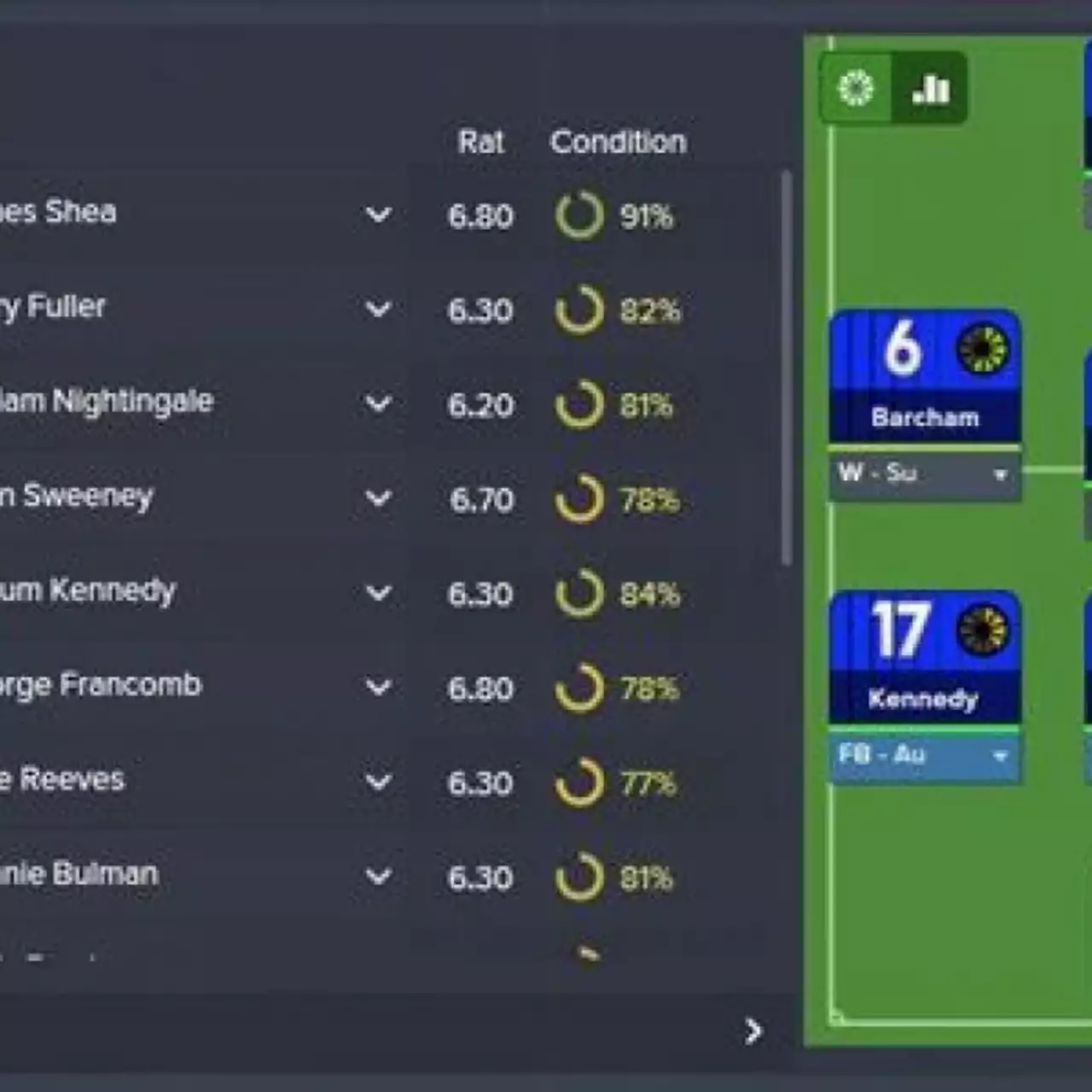Click George Francomb's condition ring
This screenshot has width=1092, height=1092.
[581, 688]
